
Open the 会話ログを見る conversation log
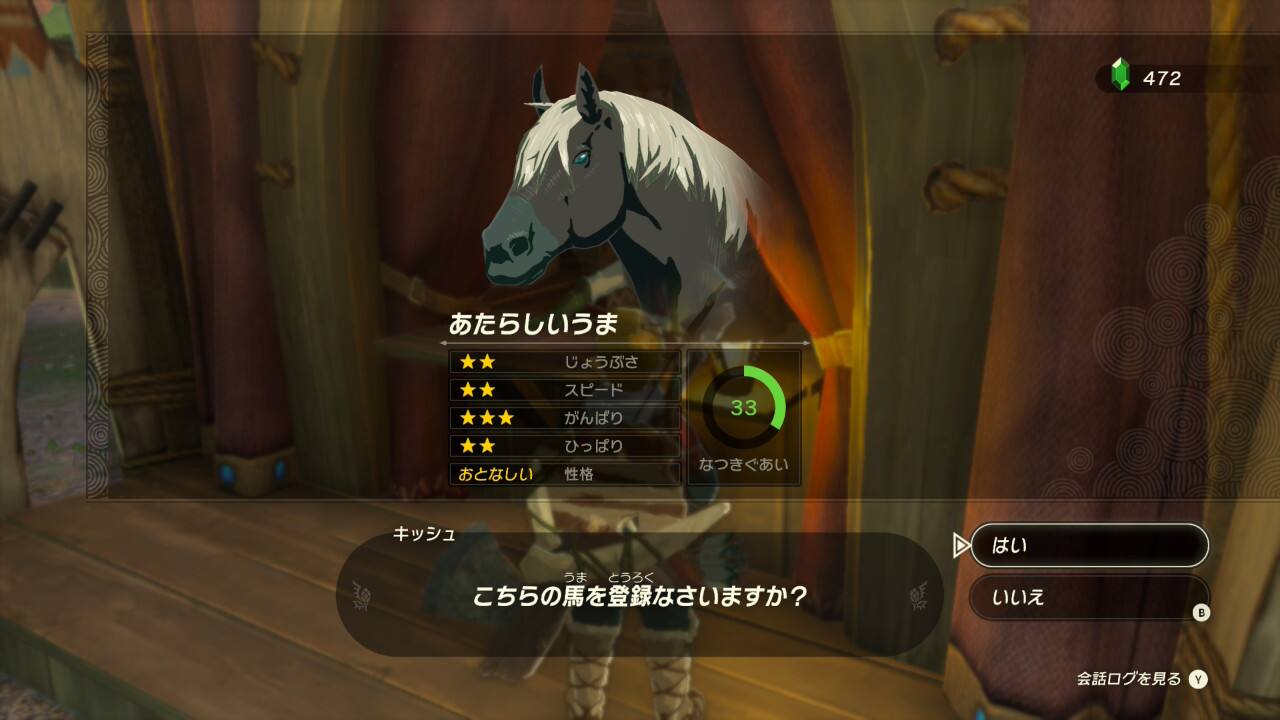(1140, 679)
